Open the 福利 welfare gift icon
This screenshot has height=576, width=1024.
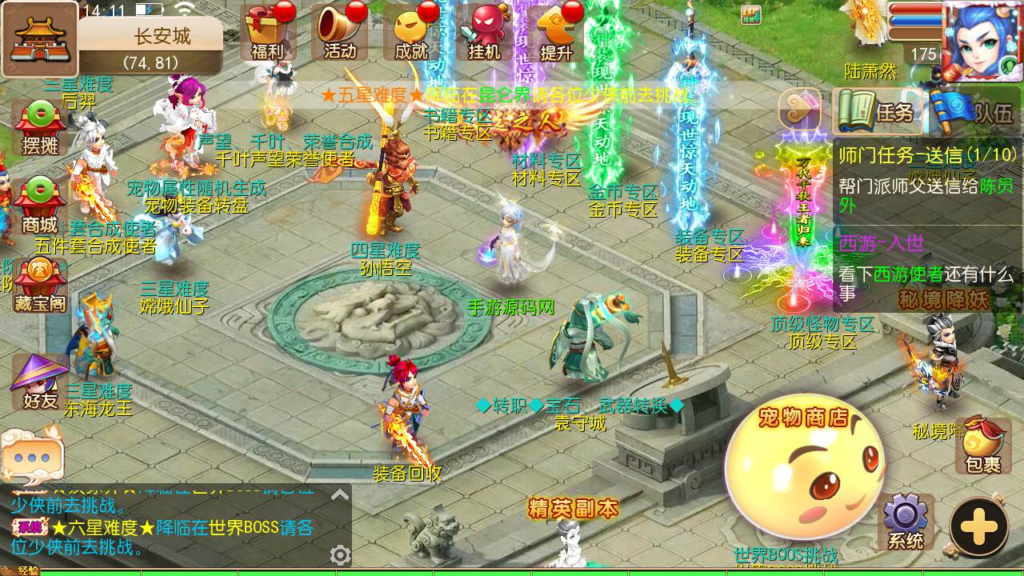point(268,31)
